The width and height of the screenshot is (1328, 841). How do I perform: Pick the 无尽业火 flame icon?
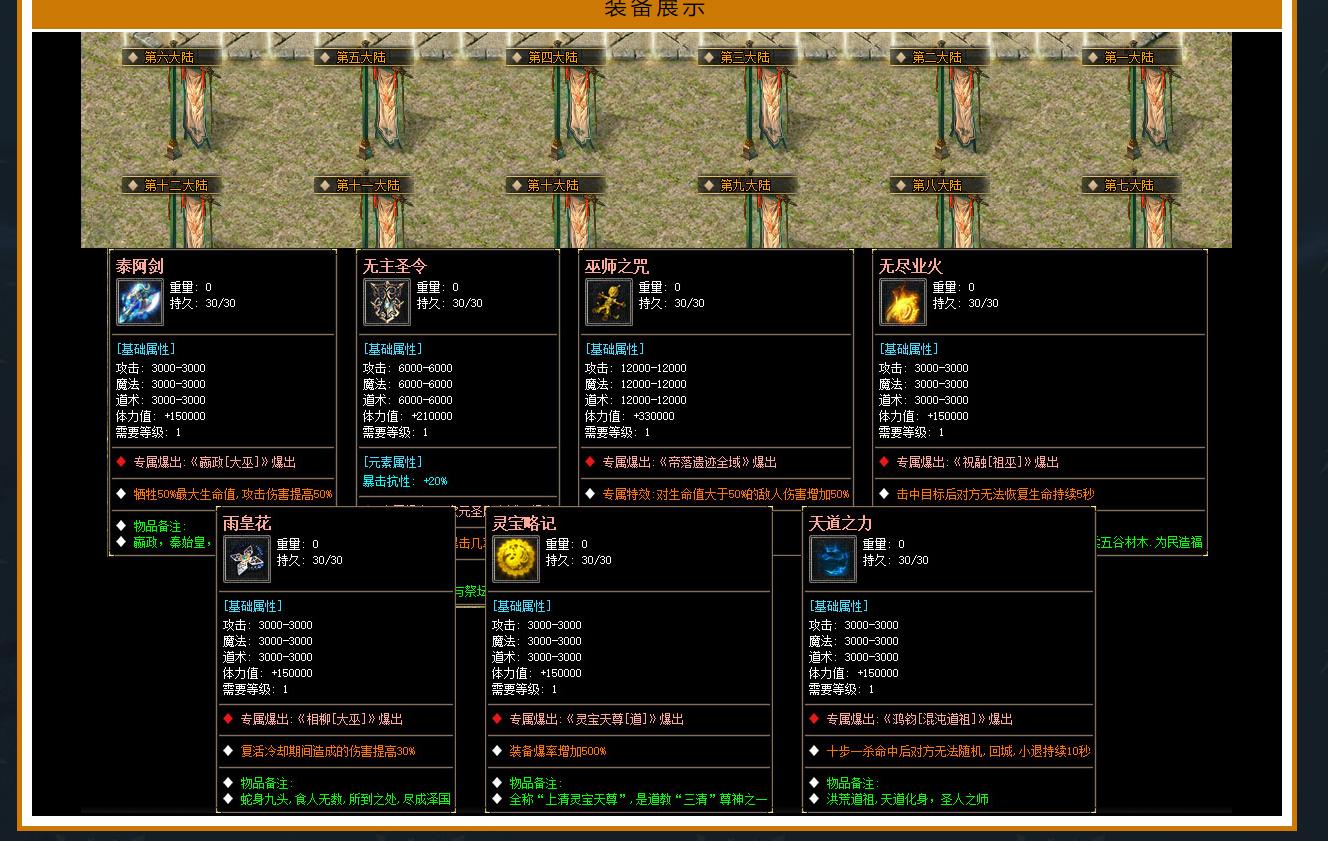pos(903,302)
